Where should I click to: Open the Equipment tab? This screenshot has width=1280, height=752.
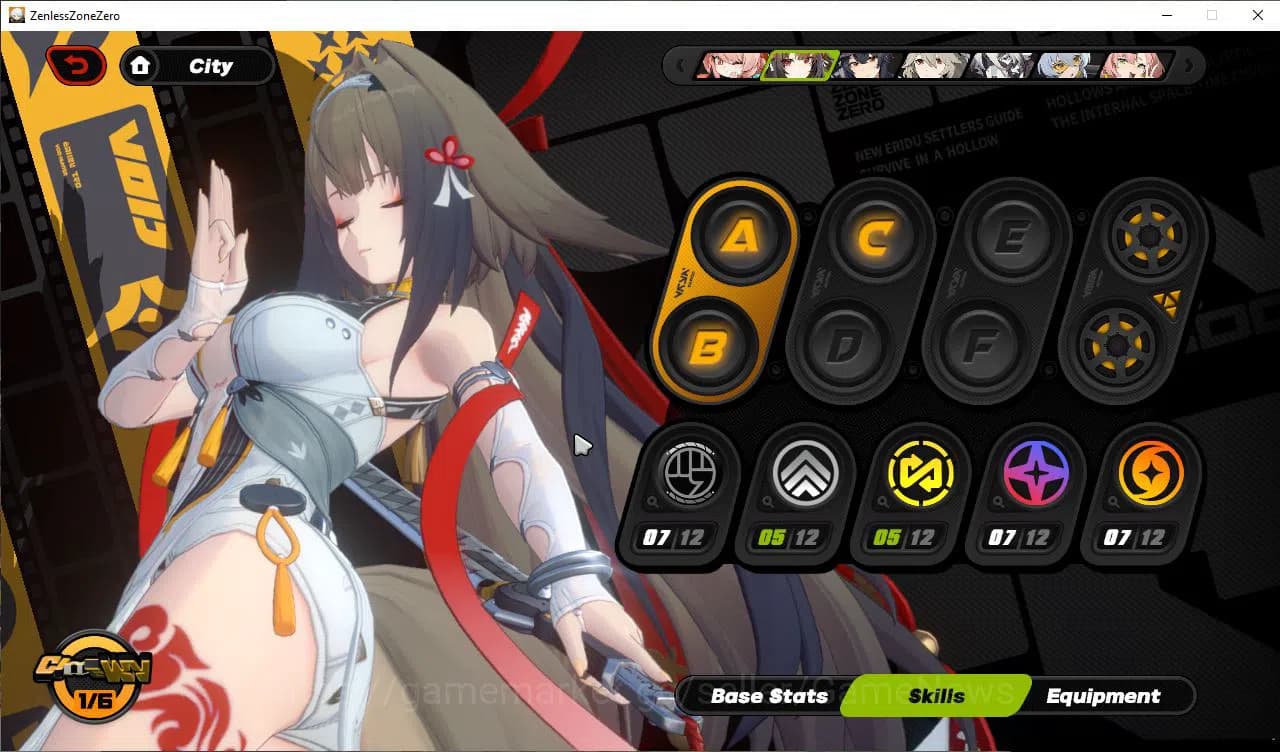coord(1104,696)
